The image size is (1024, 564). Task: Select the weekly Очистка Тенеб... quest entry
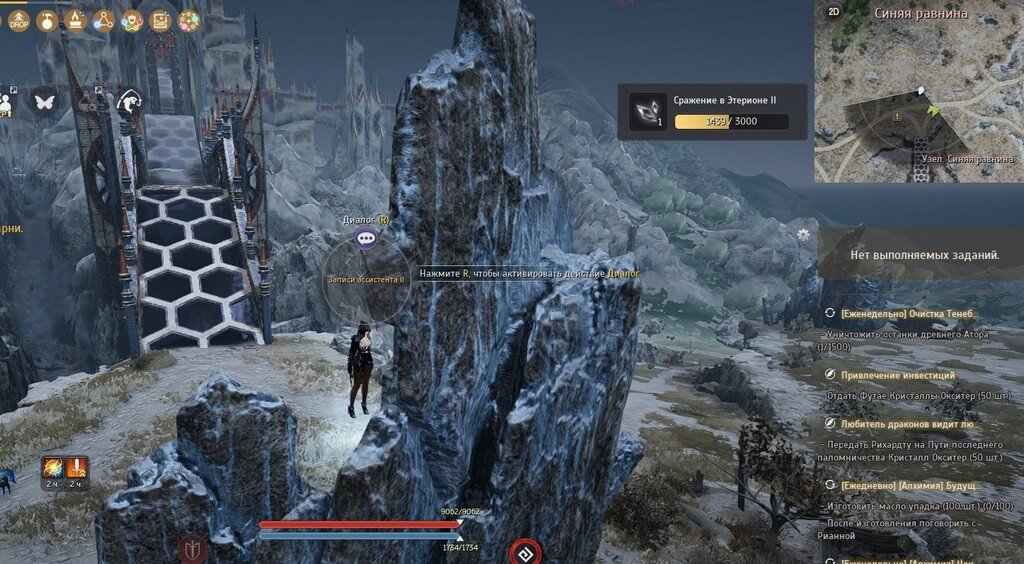click(x=909, y=314)
